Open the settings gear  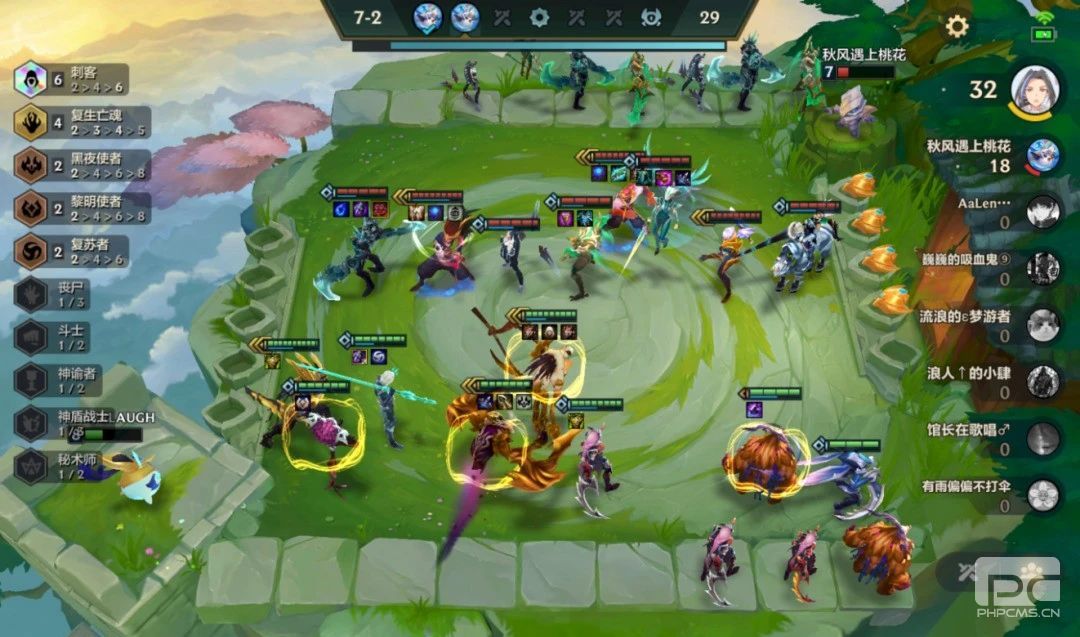tap(957, 26)
